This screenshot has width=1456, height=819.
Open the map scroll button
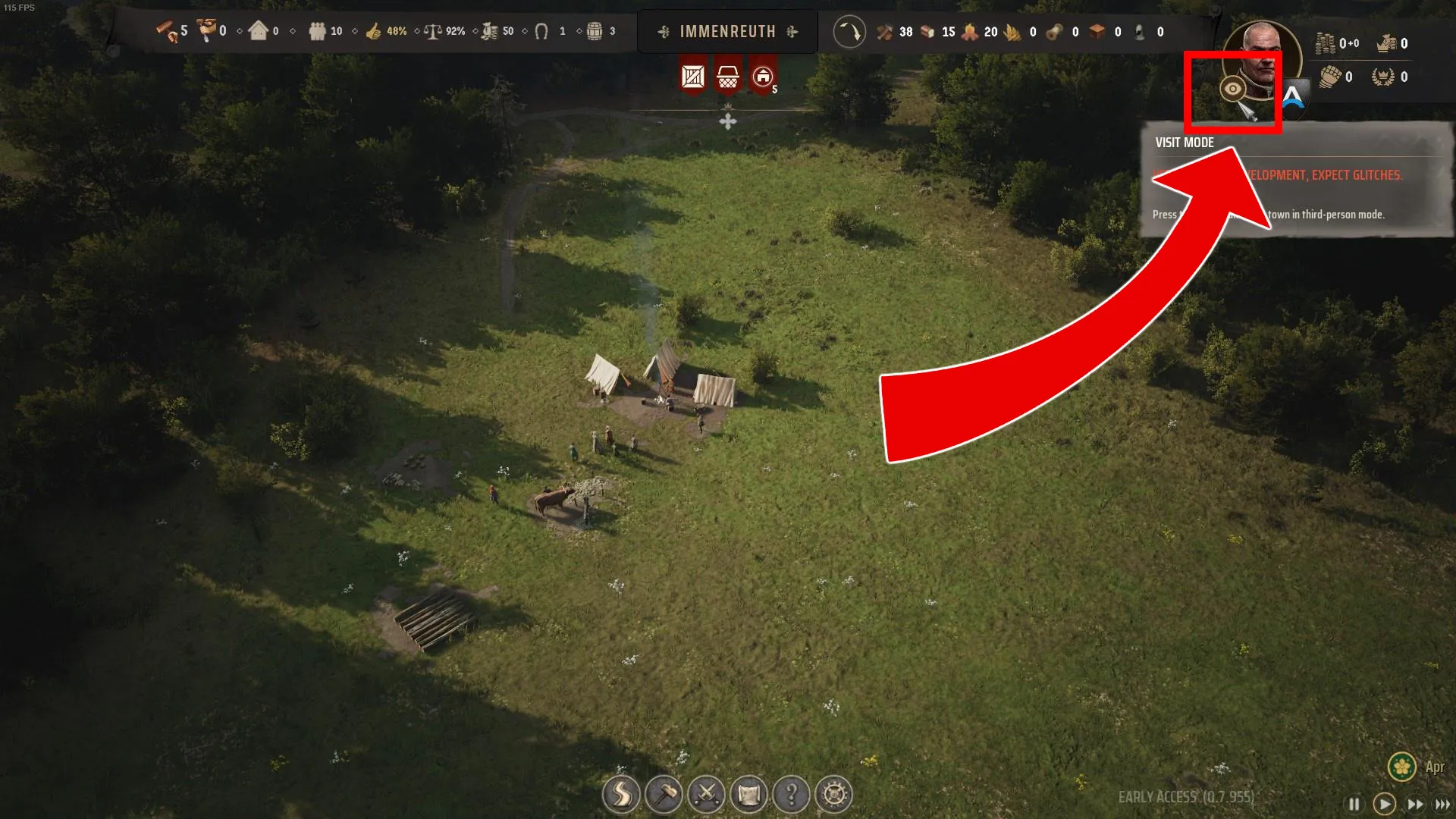pos(748,795)
